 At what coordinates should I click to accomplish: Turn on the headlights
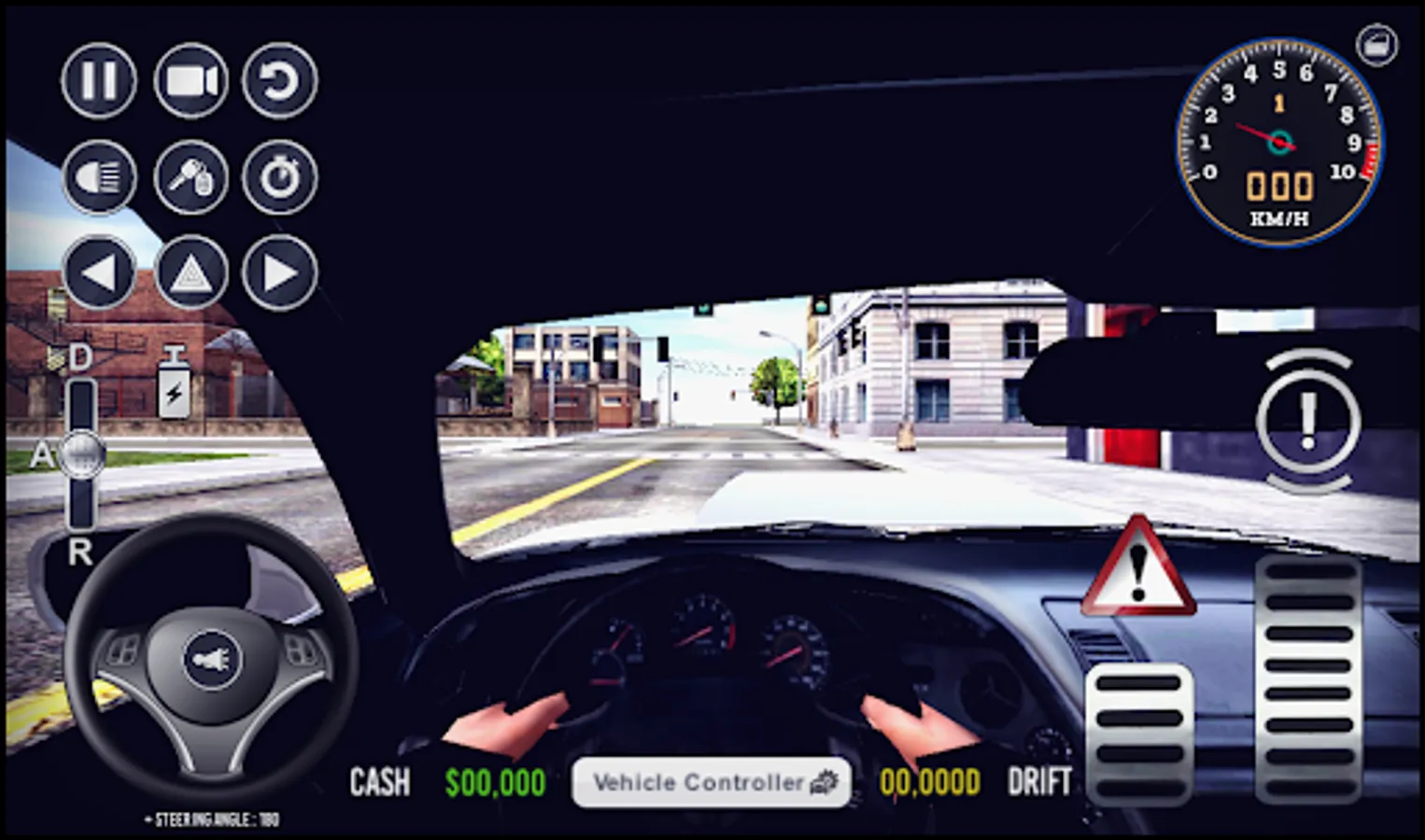(98, 177)
